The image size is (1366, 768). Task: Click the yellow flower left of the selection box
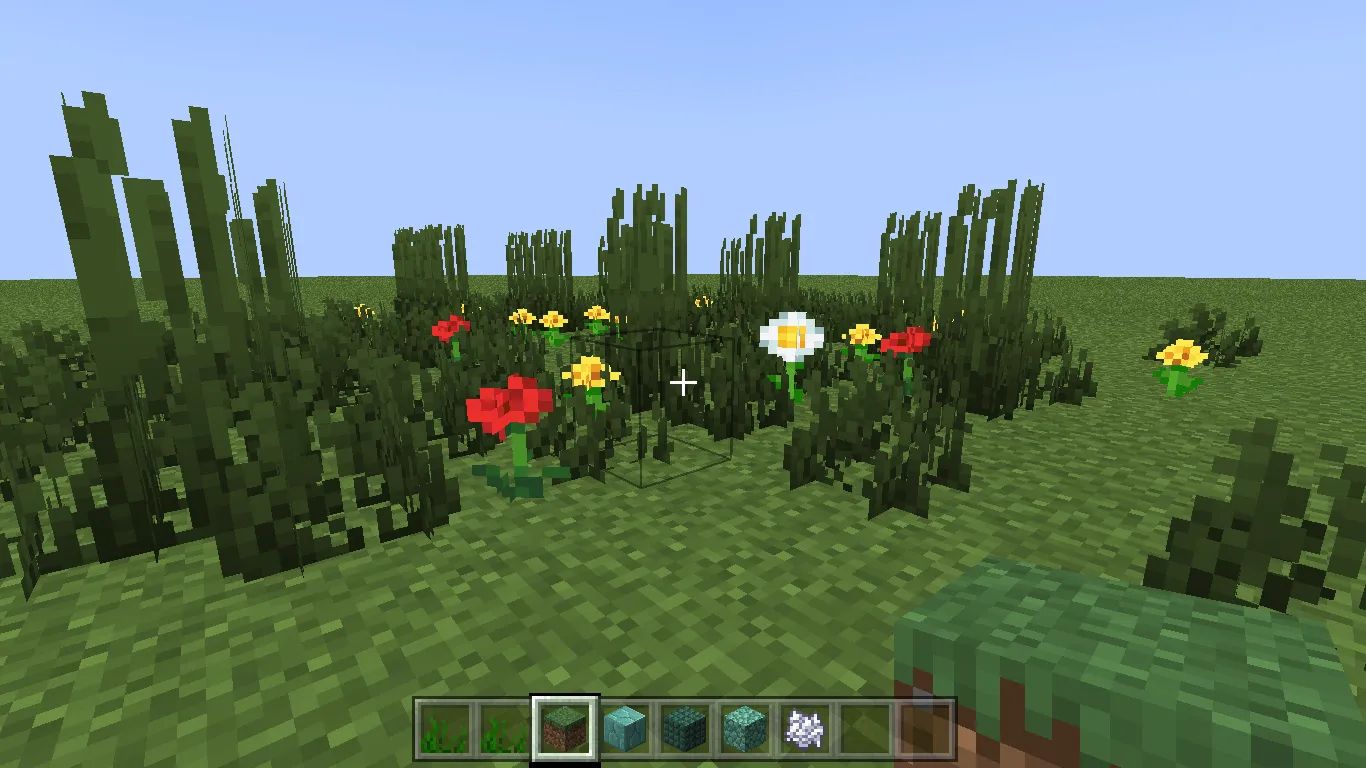point(592,373)
